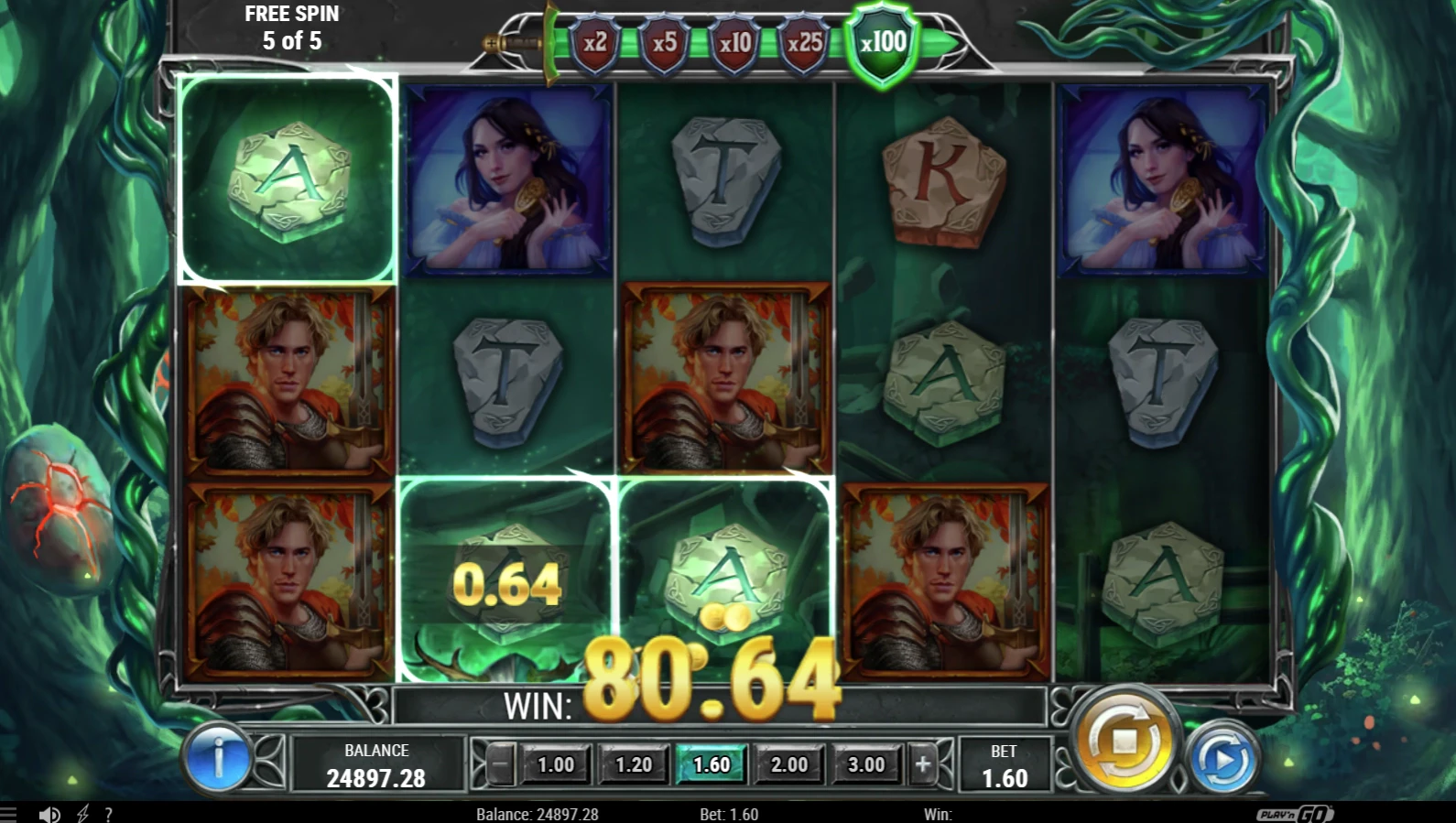Open the hamburger menu icon

[x=8, y=814]
